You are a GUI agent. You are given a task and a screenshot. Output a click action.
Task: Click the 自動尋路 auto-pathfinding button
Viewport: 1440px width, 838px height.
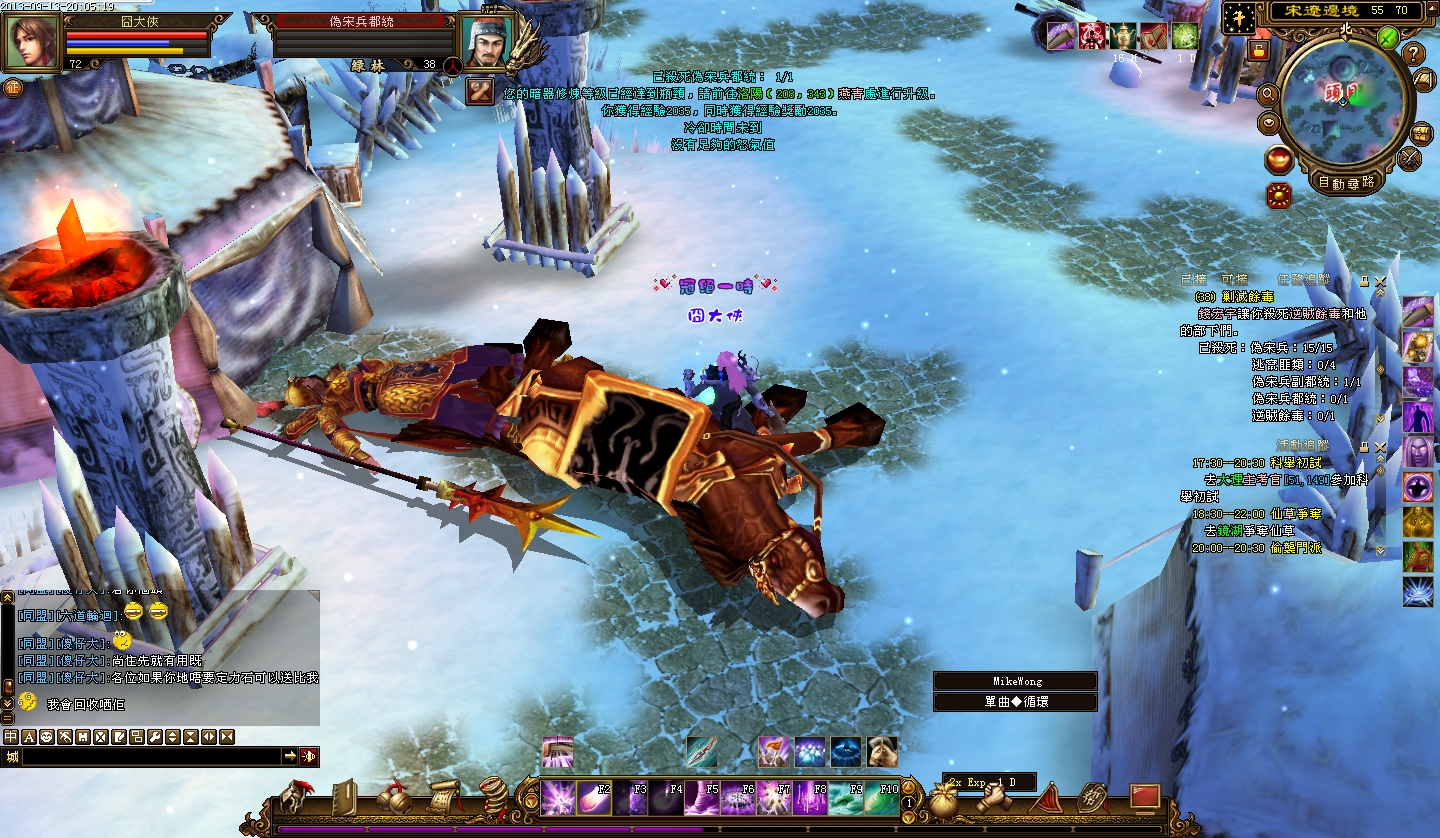point(1346,182)
